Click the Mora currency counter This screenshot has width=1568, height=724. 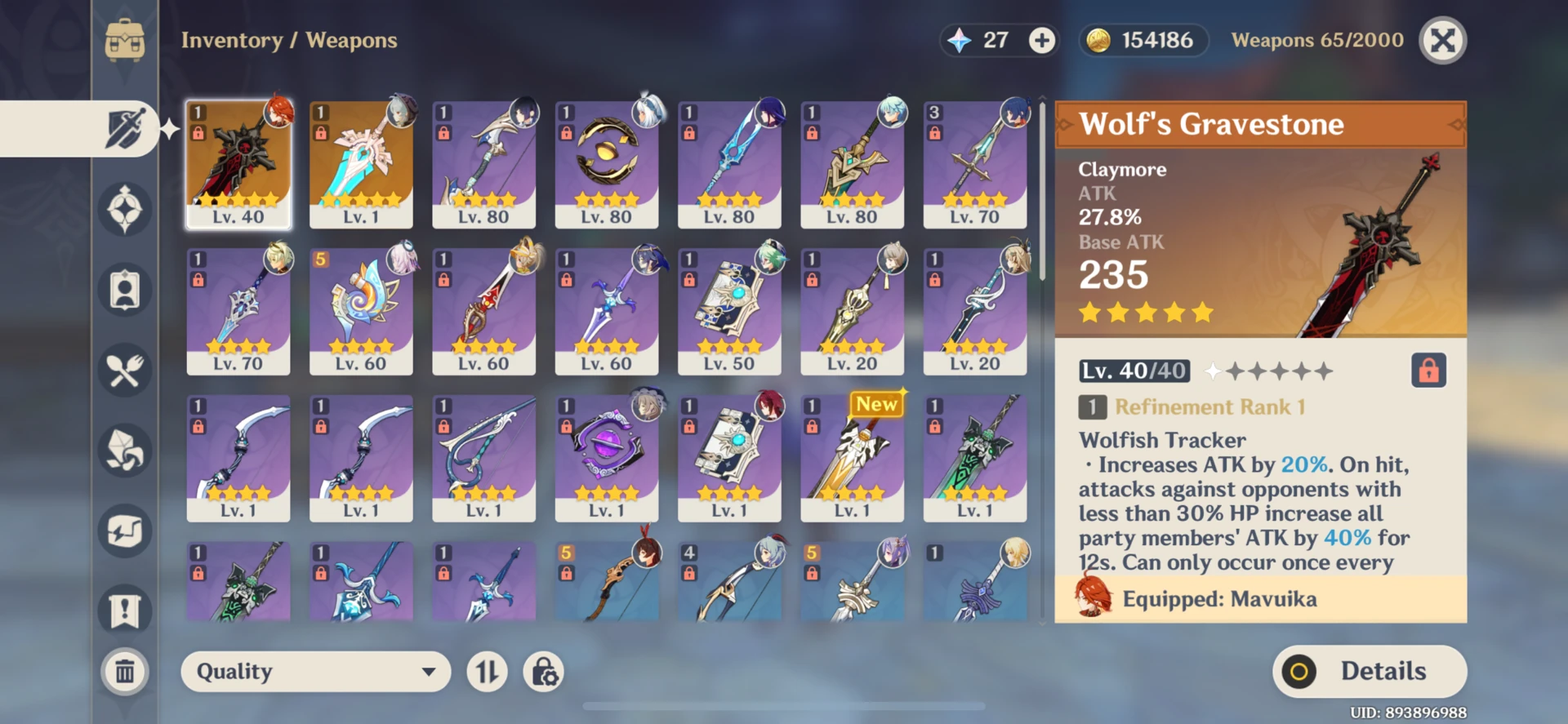pyautogui.click(x=1143, y=39)
